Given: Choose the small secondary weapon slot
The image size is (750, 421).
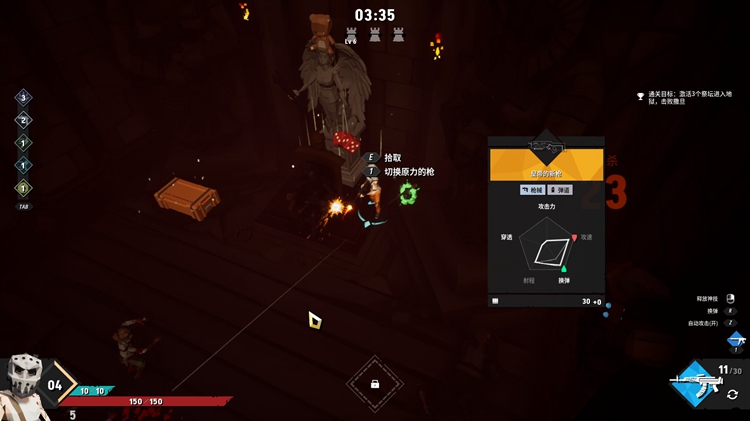Looking at the screenshot, I should point(737,340).
